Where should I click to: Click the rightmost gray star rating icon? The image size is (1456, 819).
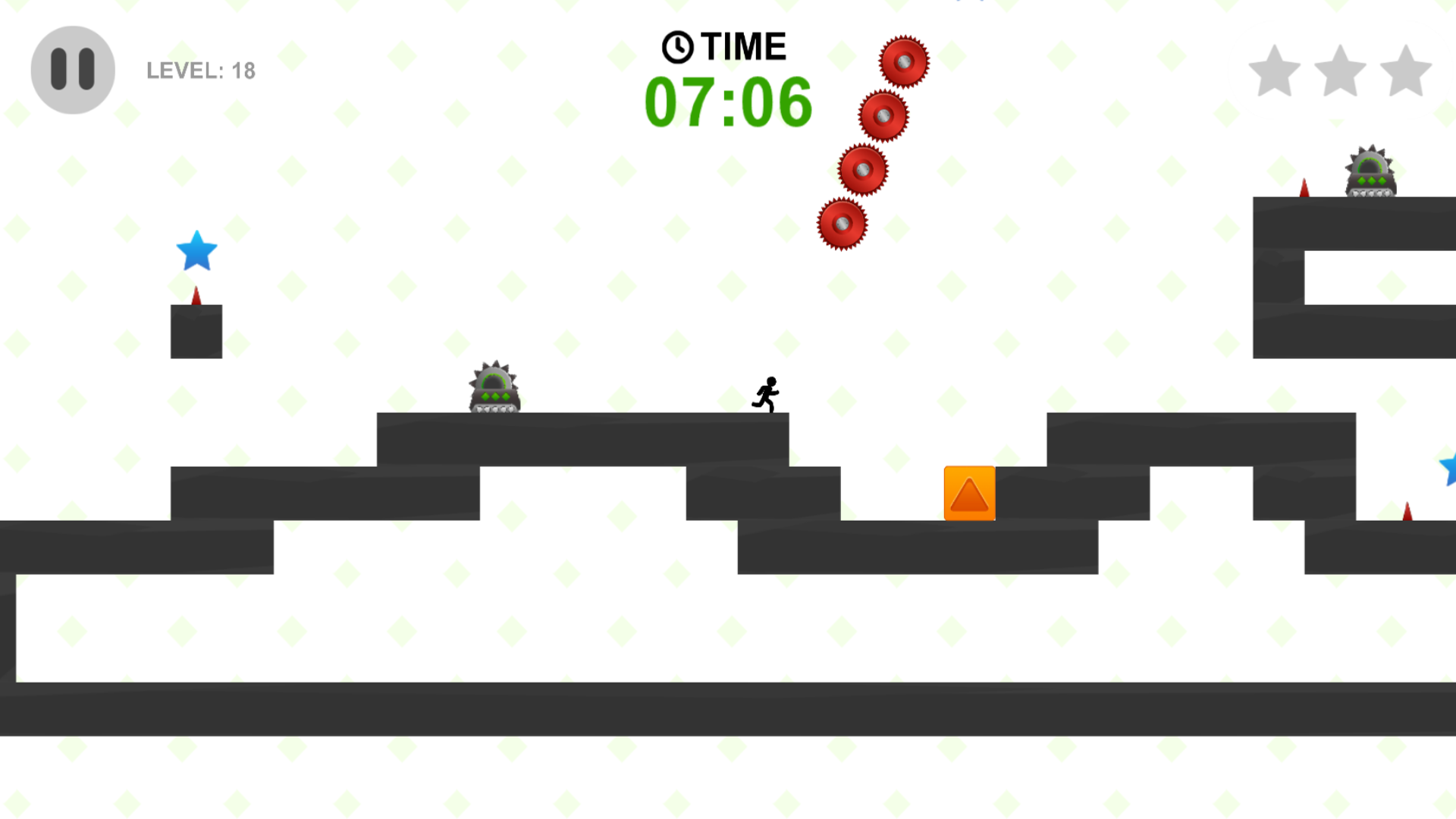[x=1405, y=71]
